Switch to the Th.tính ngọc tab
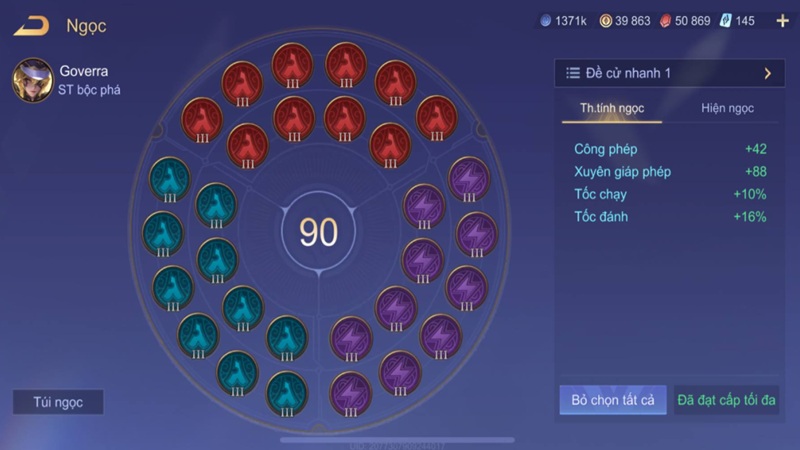 pos(612,108)
